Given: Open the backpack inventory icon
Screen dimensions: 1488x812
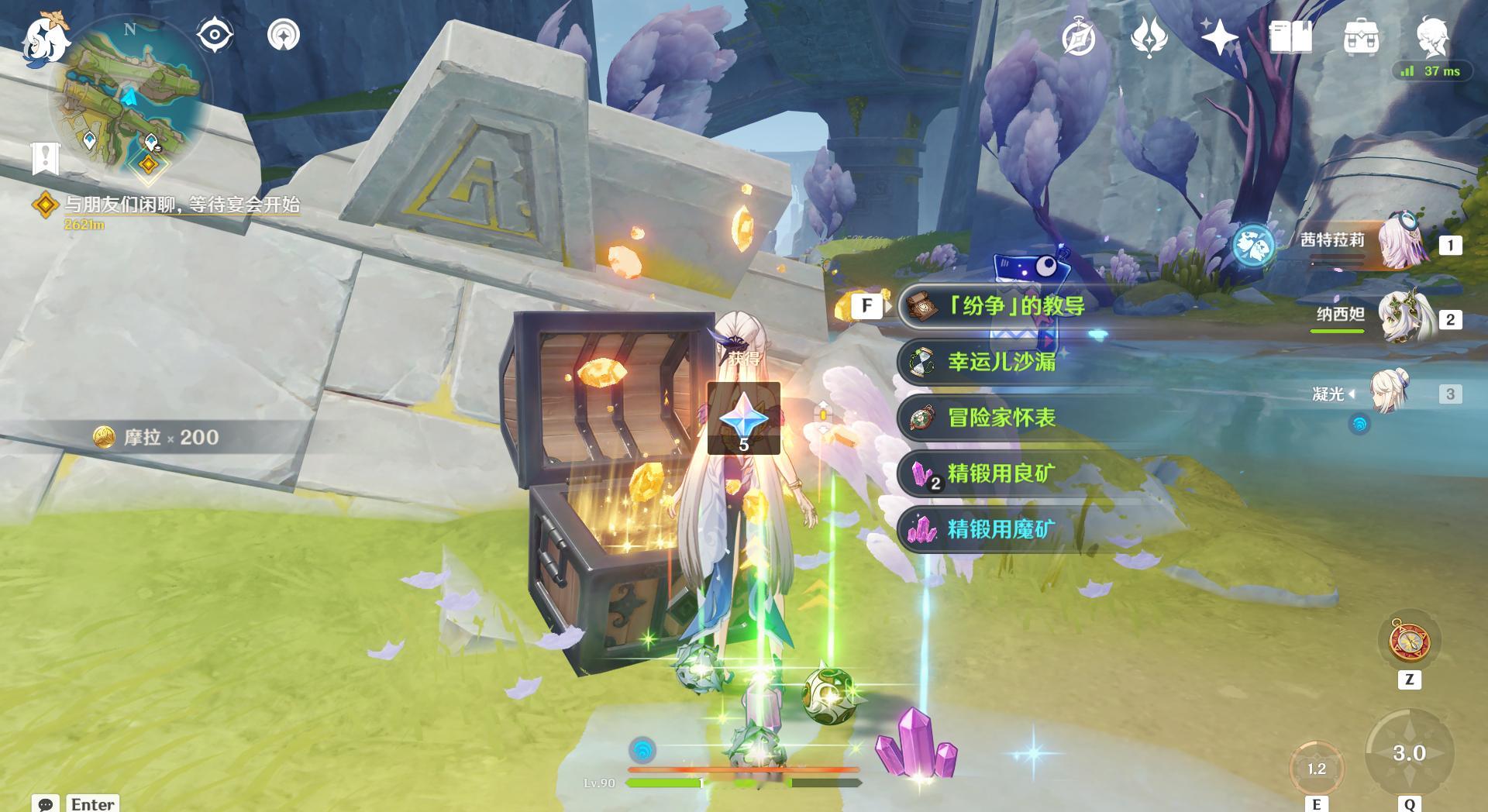Looking at the screenshot, I should (x=1361, y=36).
